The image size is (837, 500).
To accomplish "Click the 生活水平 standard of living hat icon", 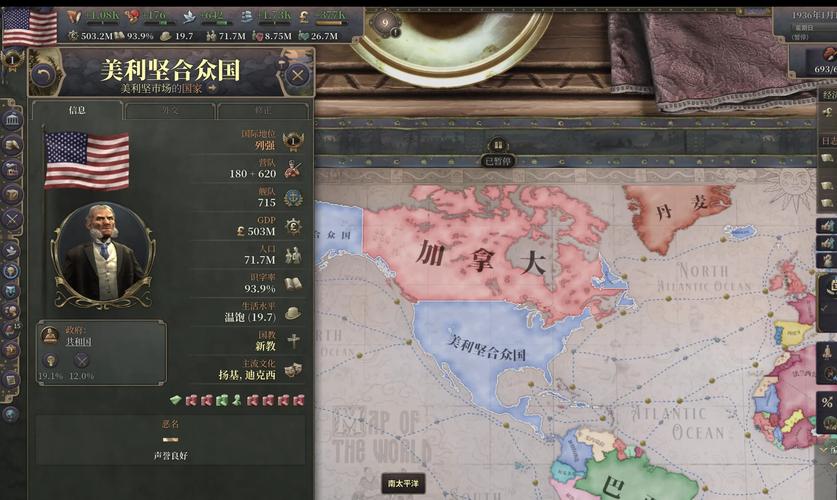I will coord(293,312).
